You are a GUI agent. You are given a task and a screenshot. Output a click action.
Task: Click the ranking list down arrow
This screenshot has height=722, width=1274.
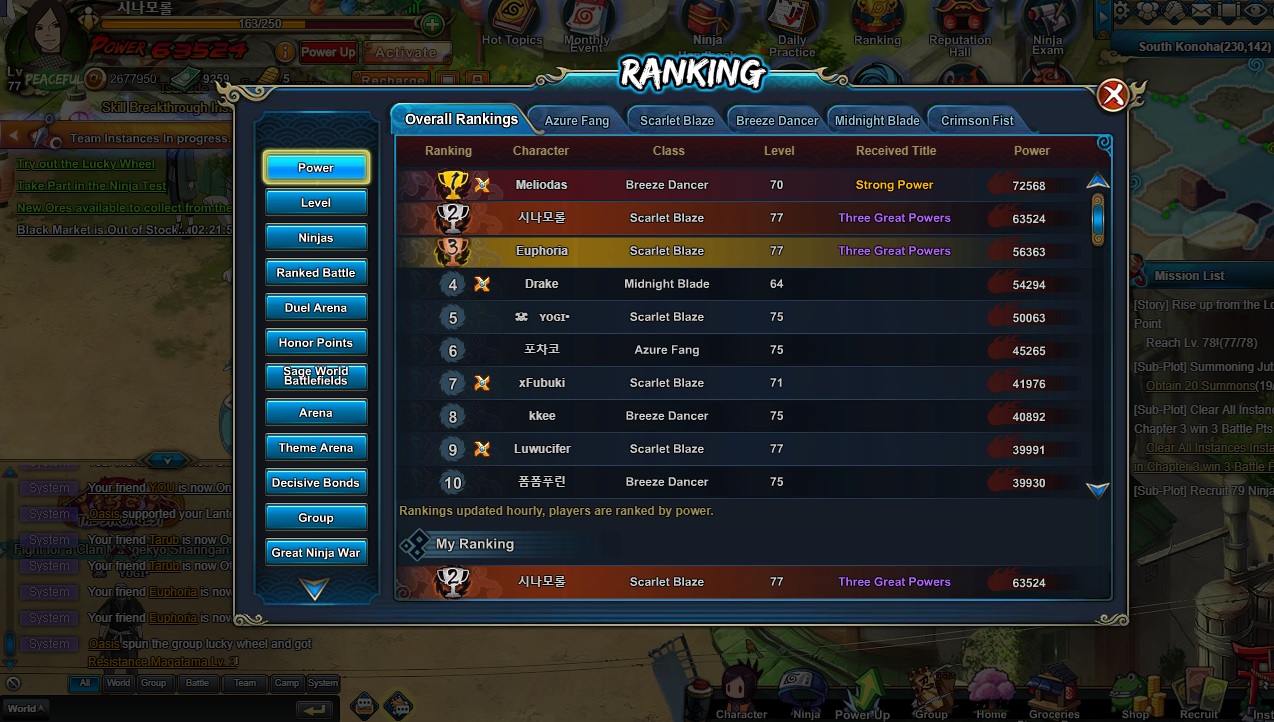tap(1098, 490)
